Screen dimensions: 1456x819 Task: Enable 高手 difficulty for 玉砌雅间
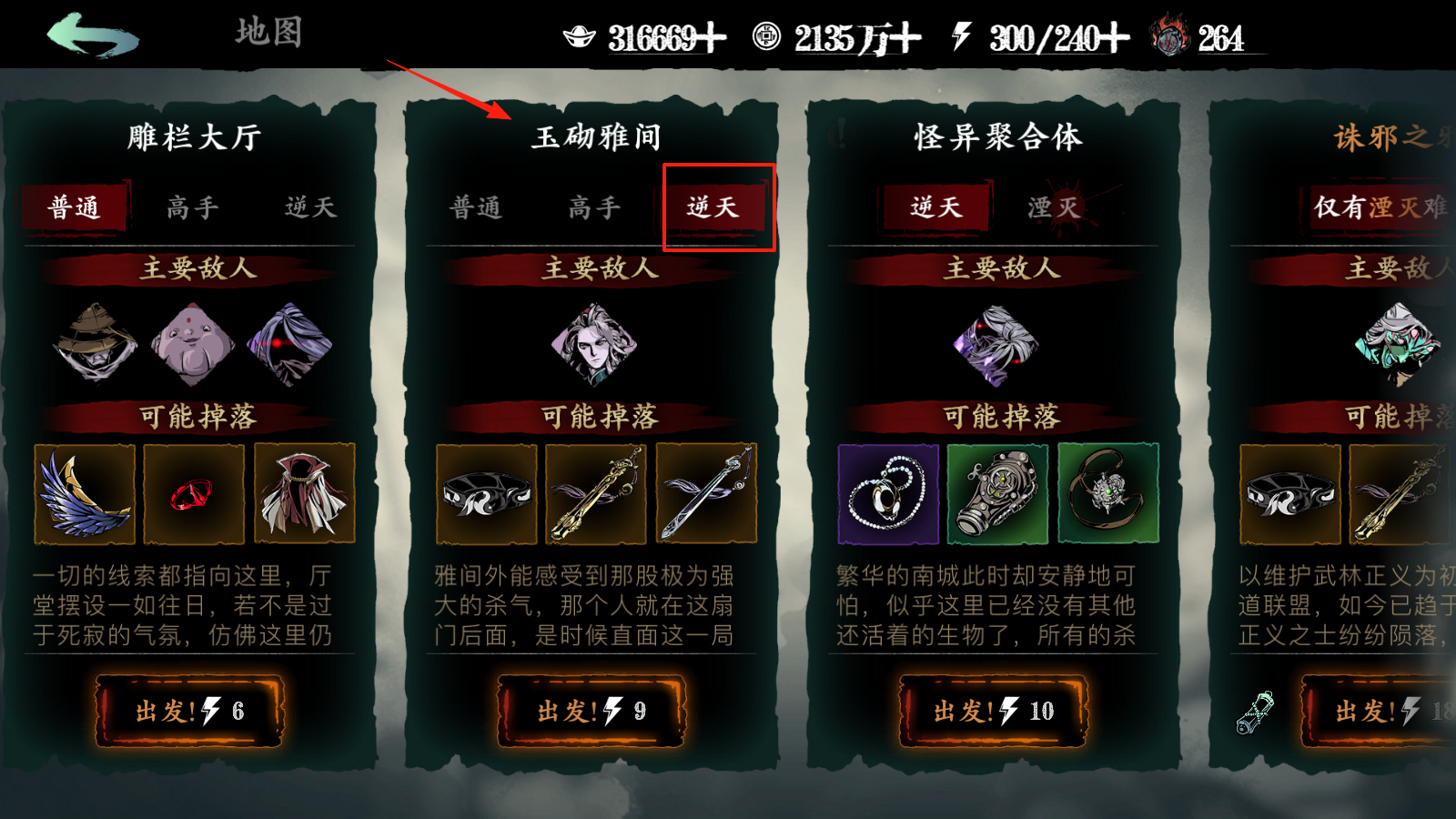click(x=593, y=207)
